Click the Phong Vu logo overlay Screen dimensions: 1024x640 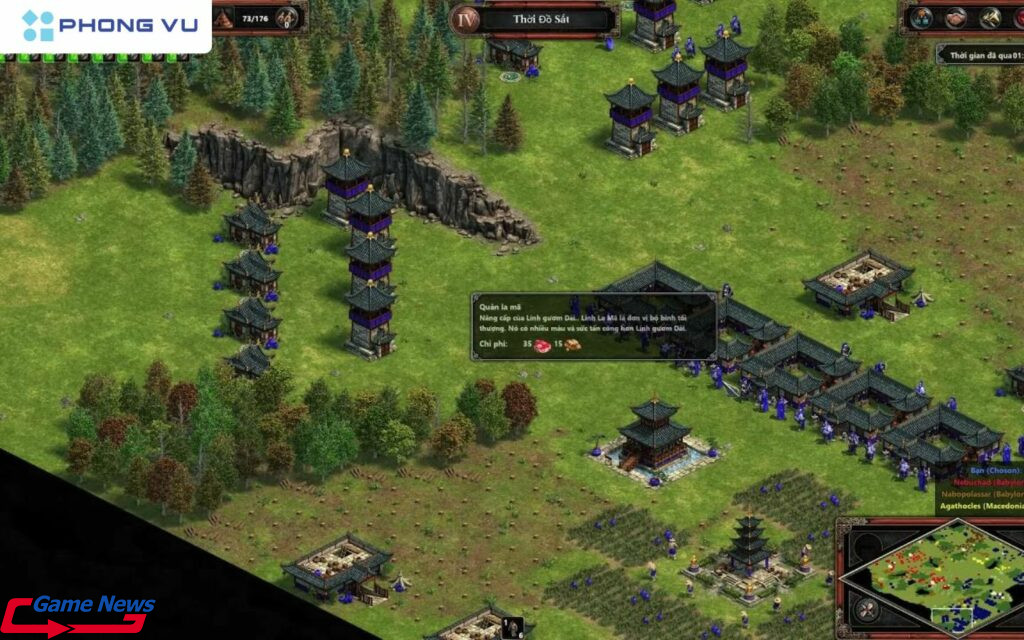(105, 25)
